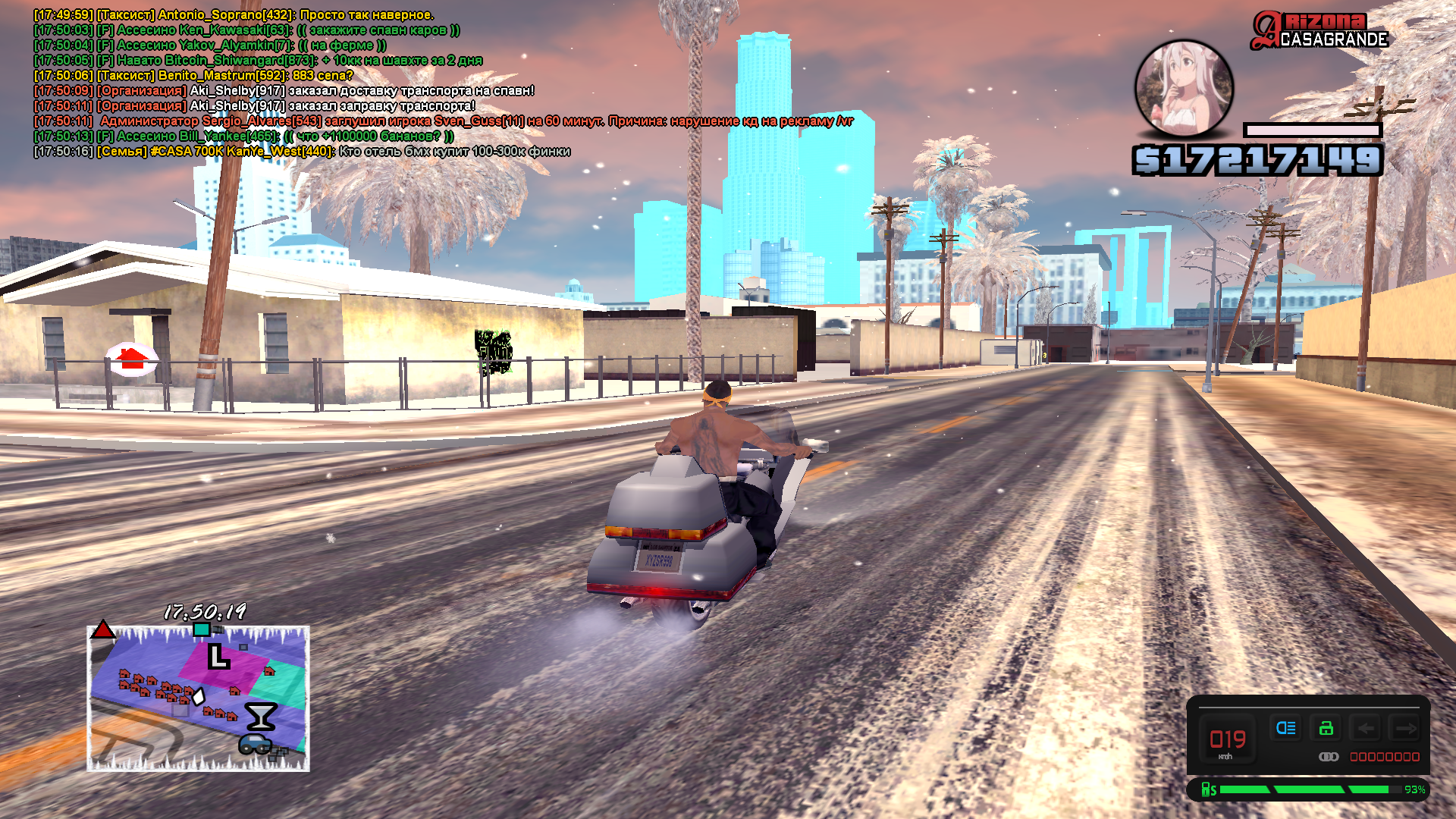Select the administrator mute message in chat
Viewport: 1456px width, 819px height.
click(x=444, y=121)
